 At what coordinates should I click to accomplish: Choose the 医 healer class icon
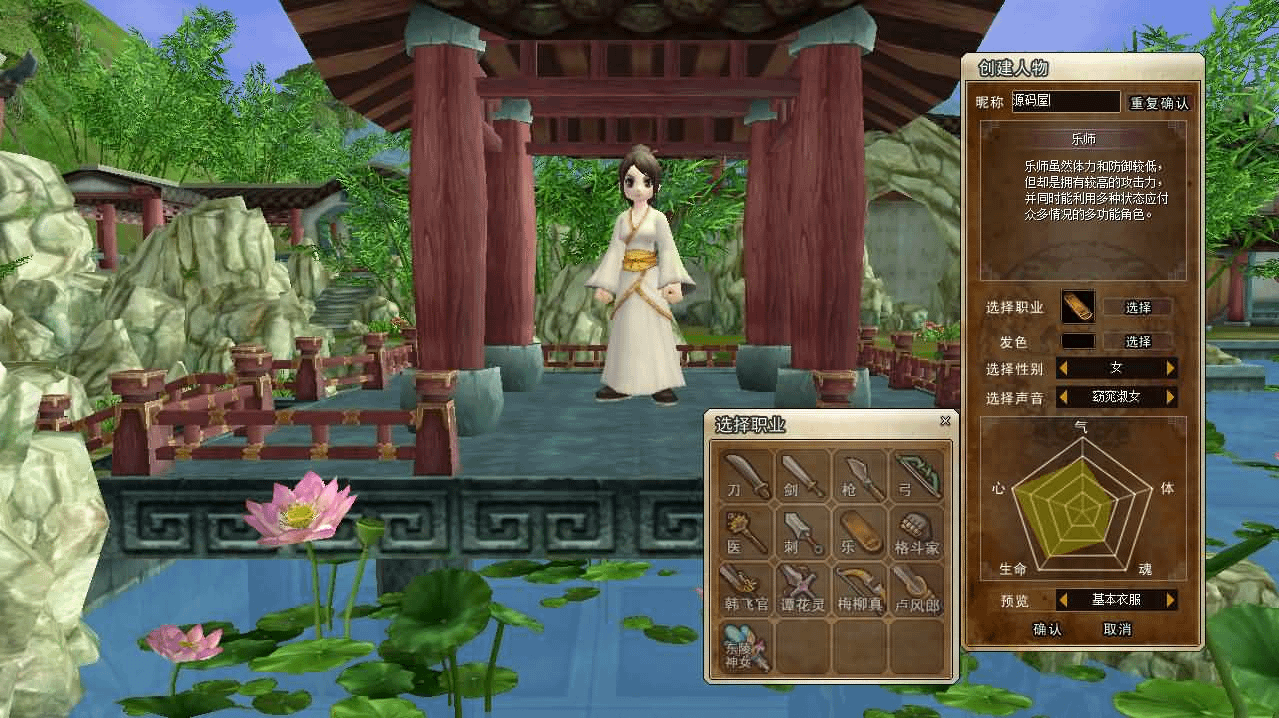746,531
